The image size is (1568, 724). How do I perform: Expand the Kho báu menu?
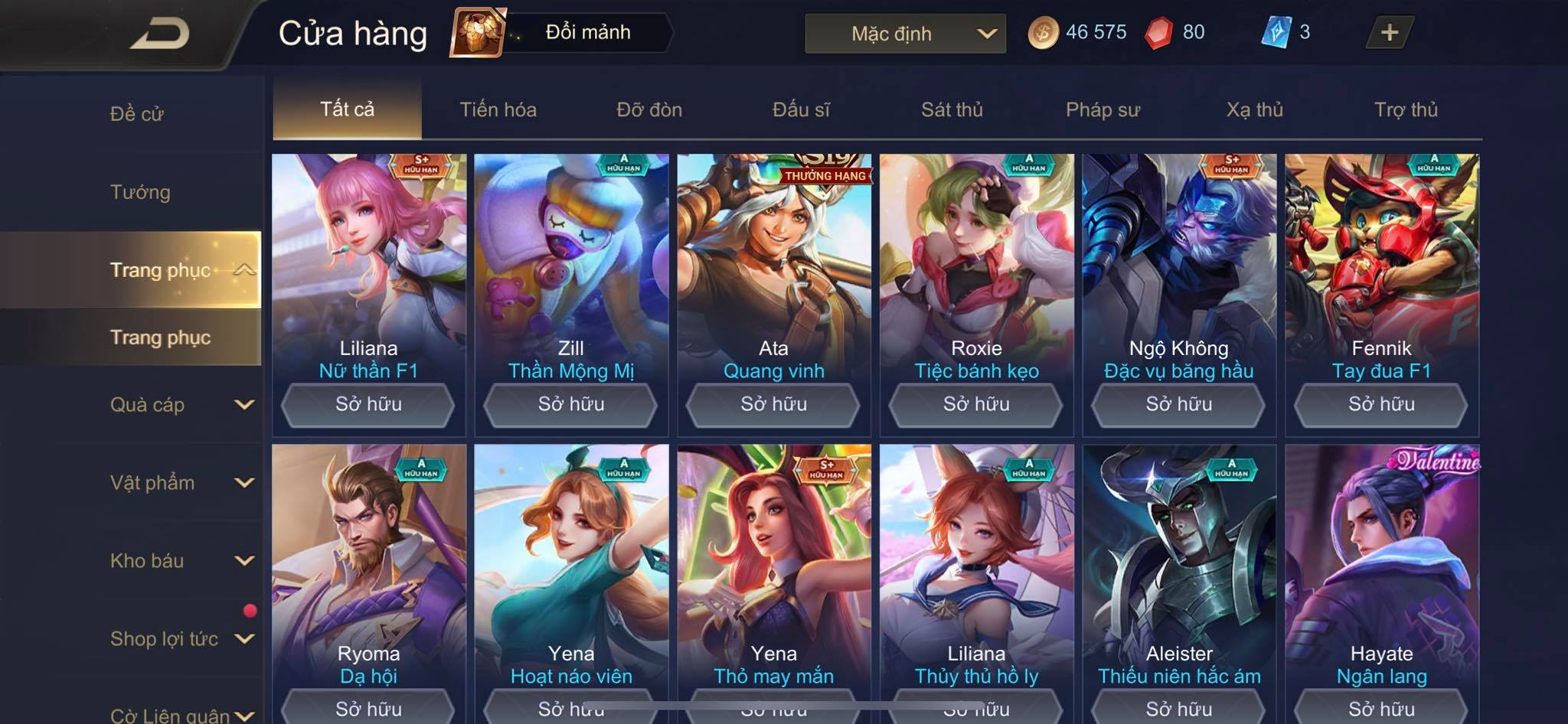click(181, 561)
